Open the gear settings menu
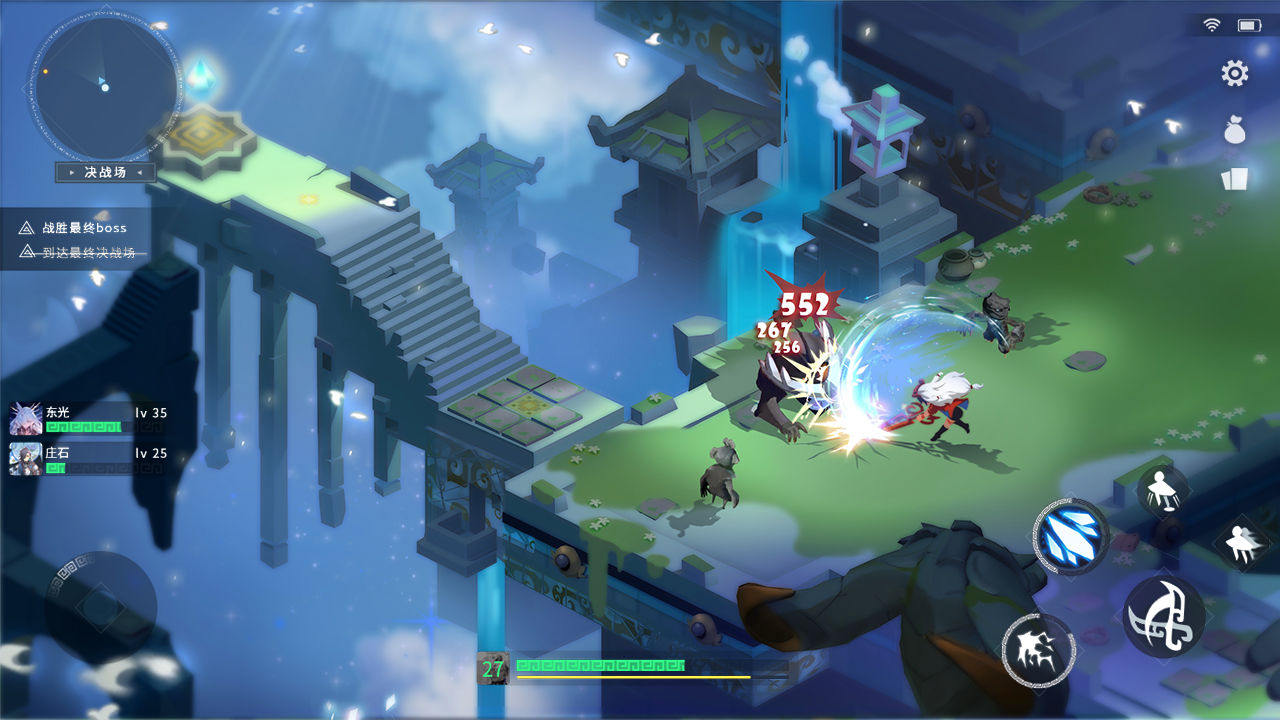Screen dimensions: 1280x720 click(1235, 73)
